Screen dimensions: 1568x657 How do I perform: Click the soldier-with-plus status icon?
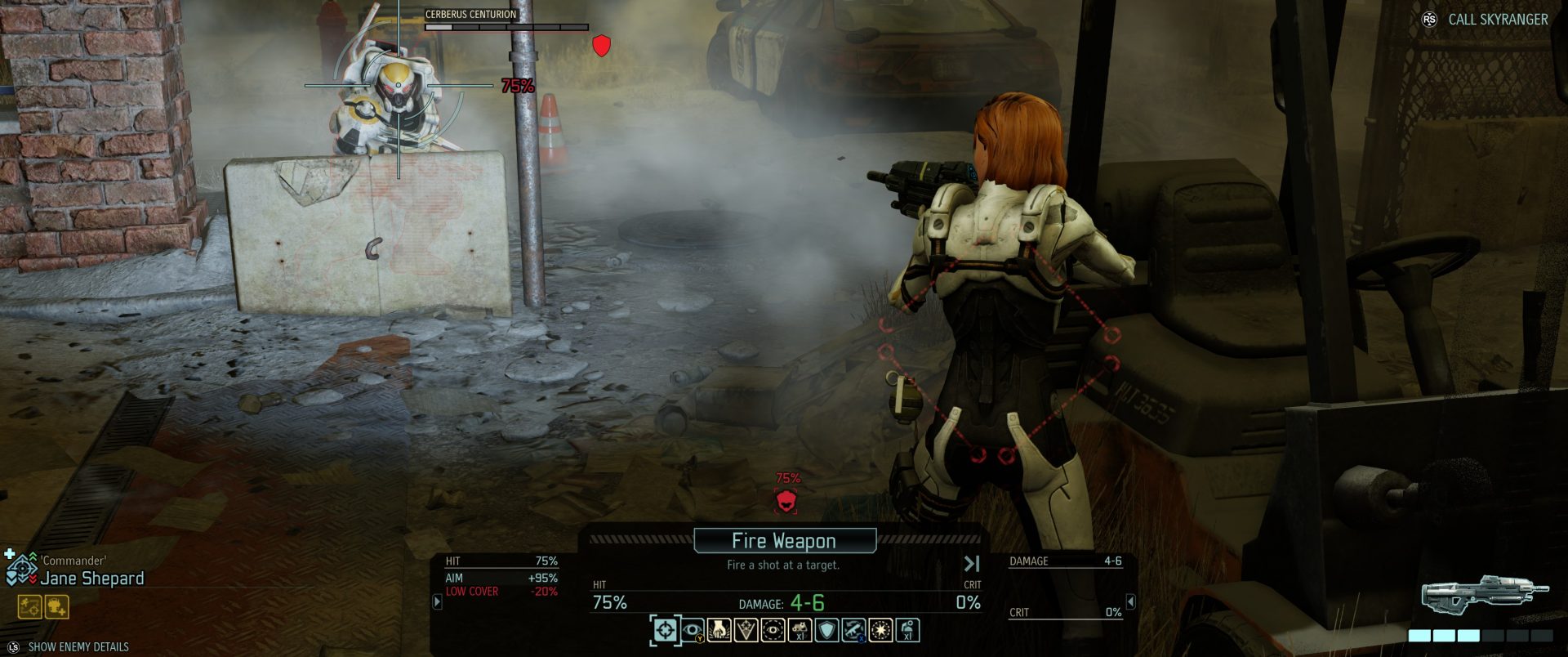pos(57,607)
